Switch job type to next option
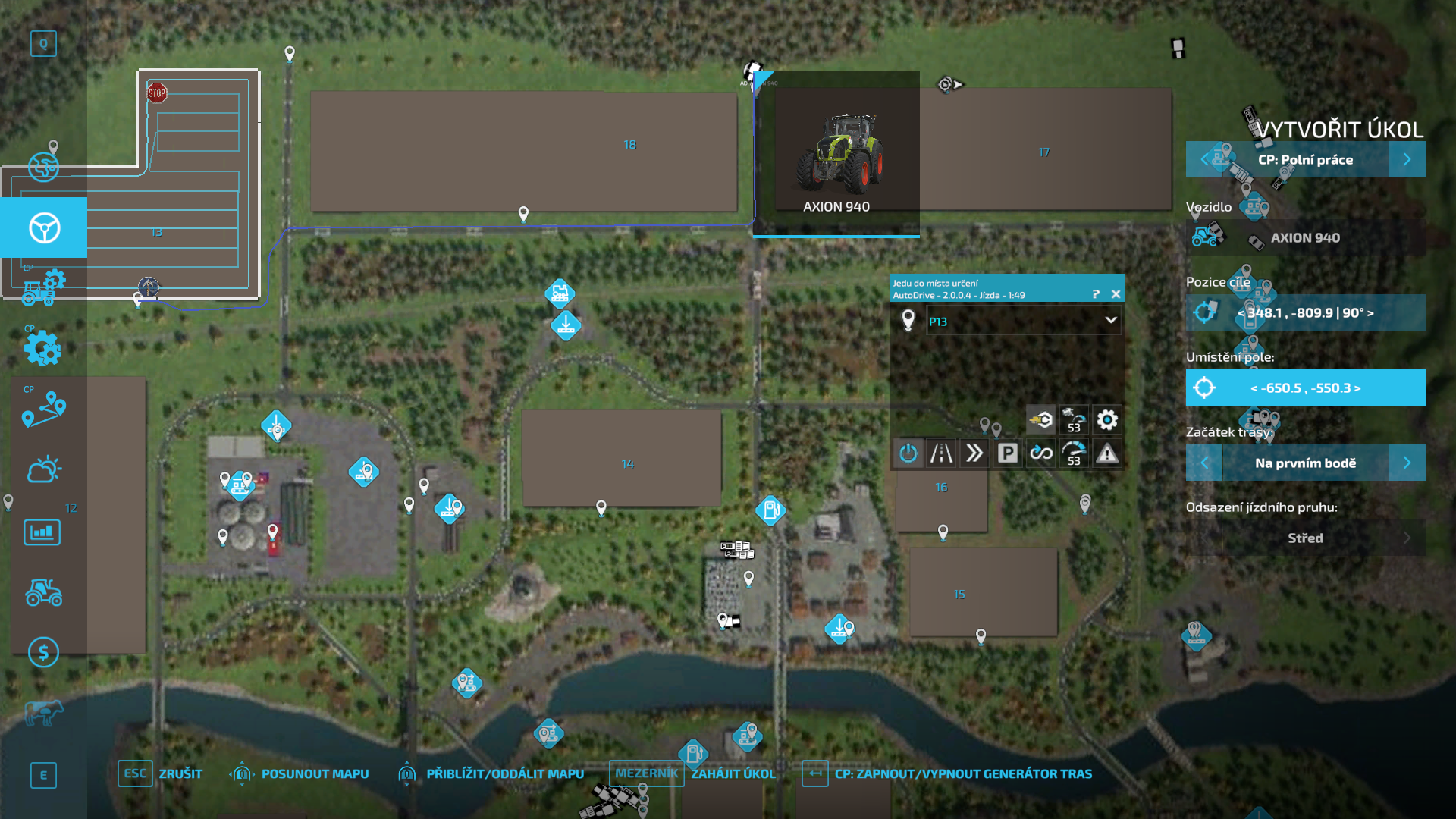This screenshot has height=819, width=1456. [1407, 159]
